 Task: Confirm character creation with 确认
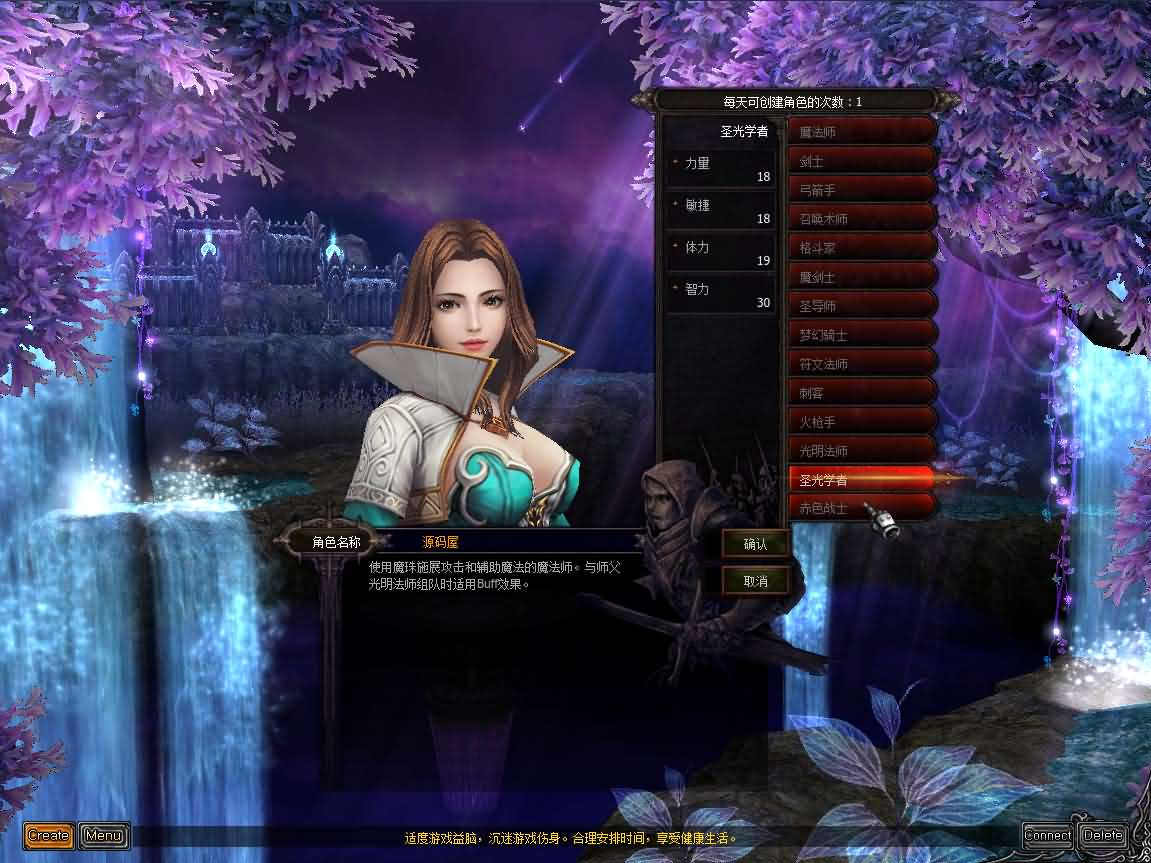coord(755,544)
